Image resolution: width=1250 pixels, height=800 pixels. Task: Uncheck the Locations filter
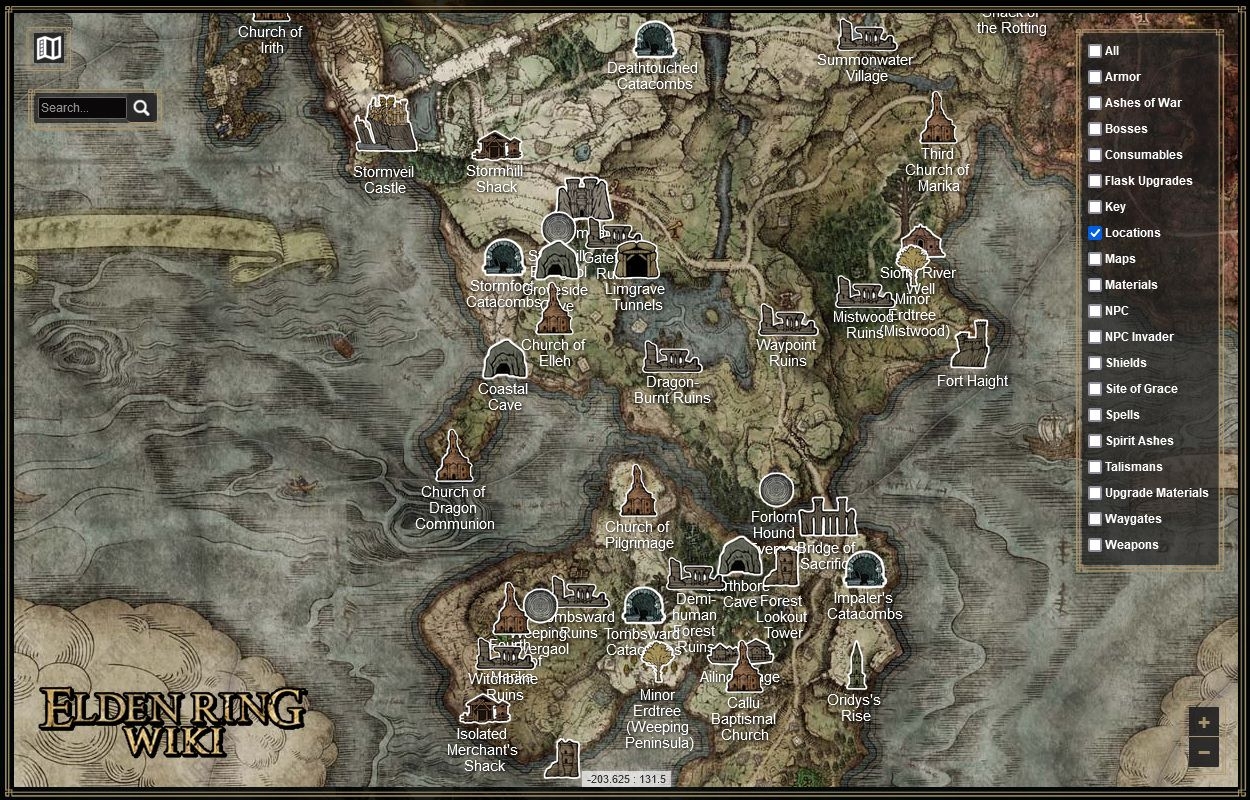click(x=1095, y=233)
